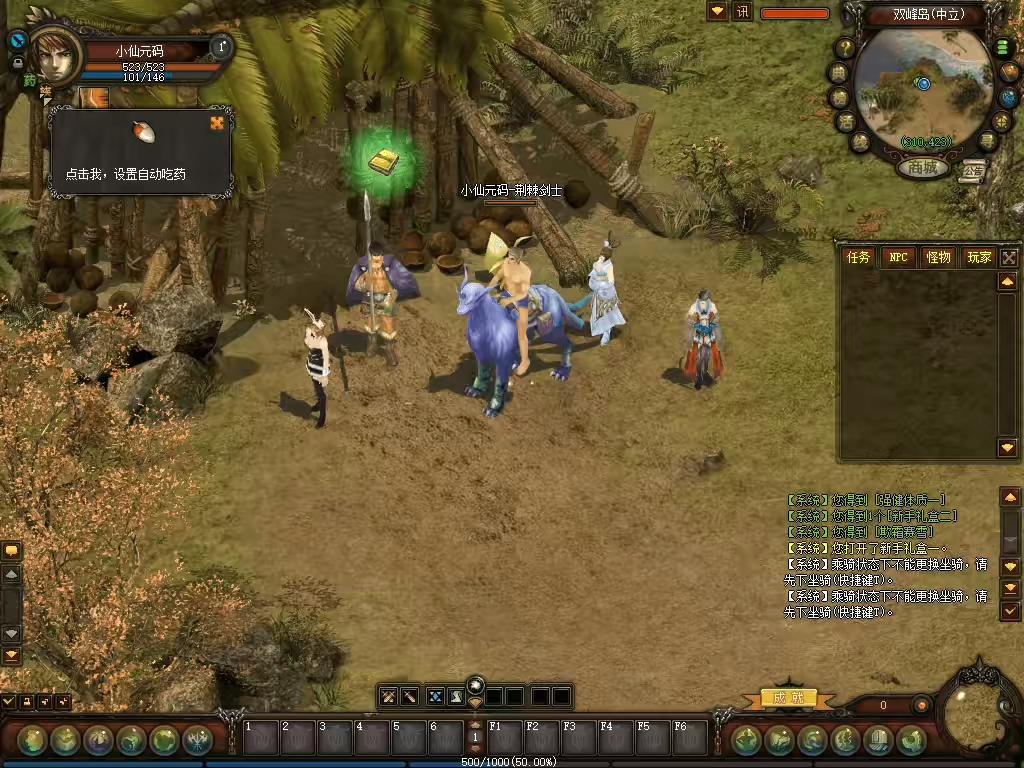Open the 成就 achievements button
This screenshot has height=768, width=1024.
tap(789, 697)
